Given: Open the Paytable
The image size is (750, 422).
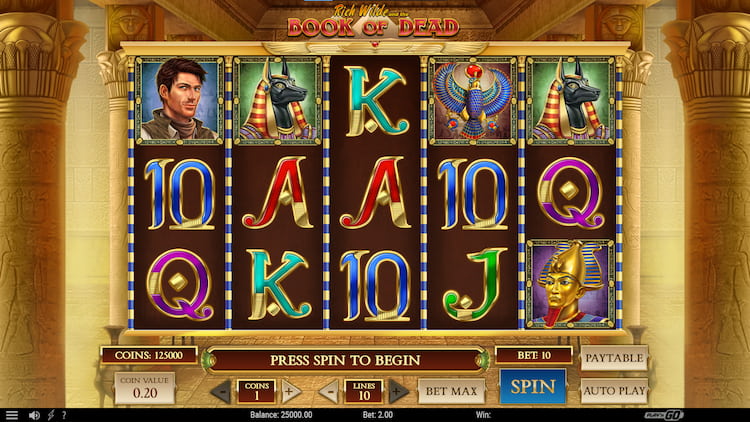Looking at the screenshot, I should point(613,357).
